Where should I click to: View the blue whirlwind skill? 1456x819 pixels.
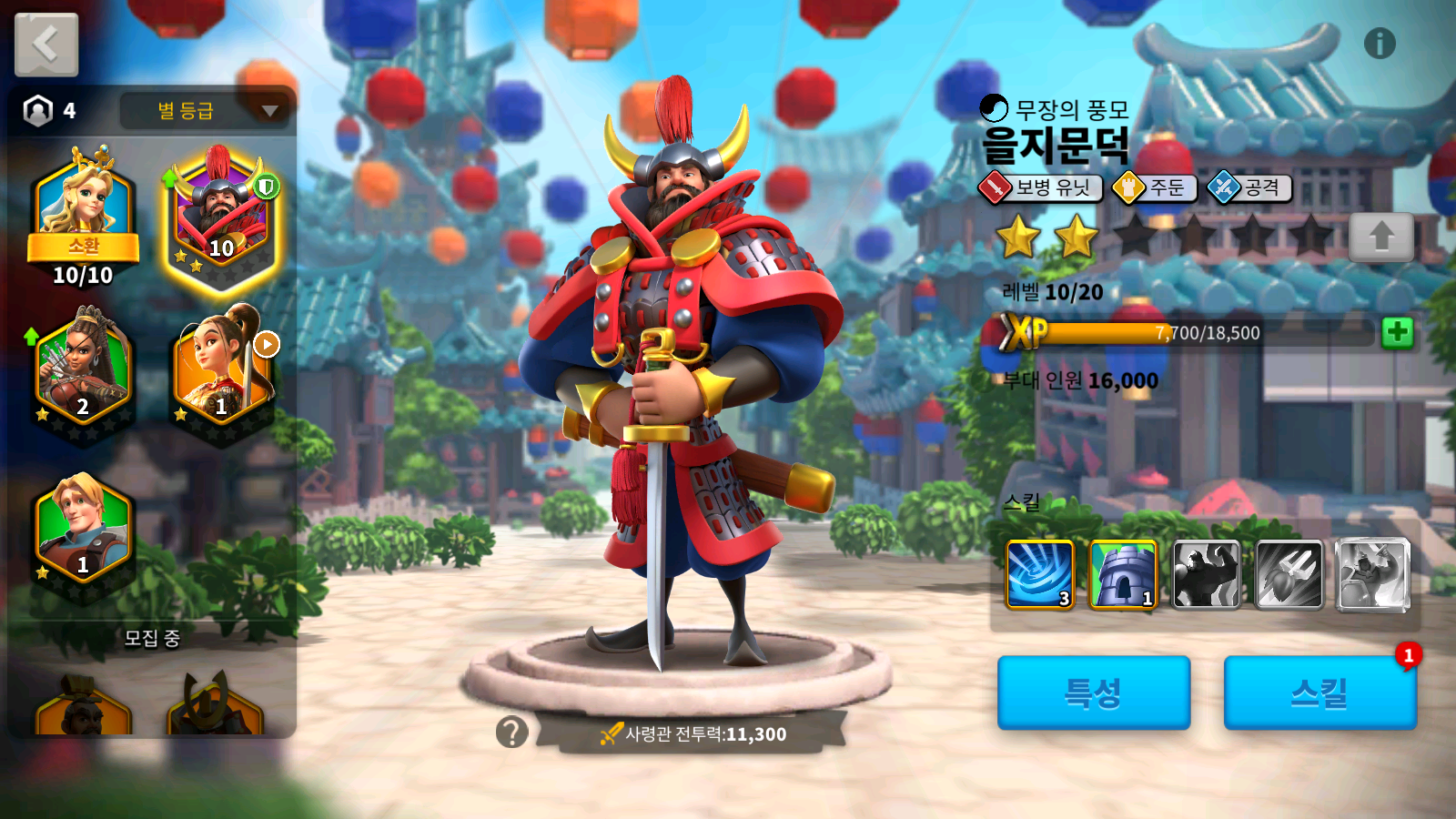coord(1040,574)
